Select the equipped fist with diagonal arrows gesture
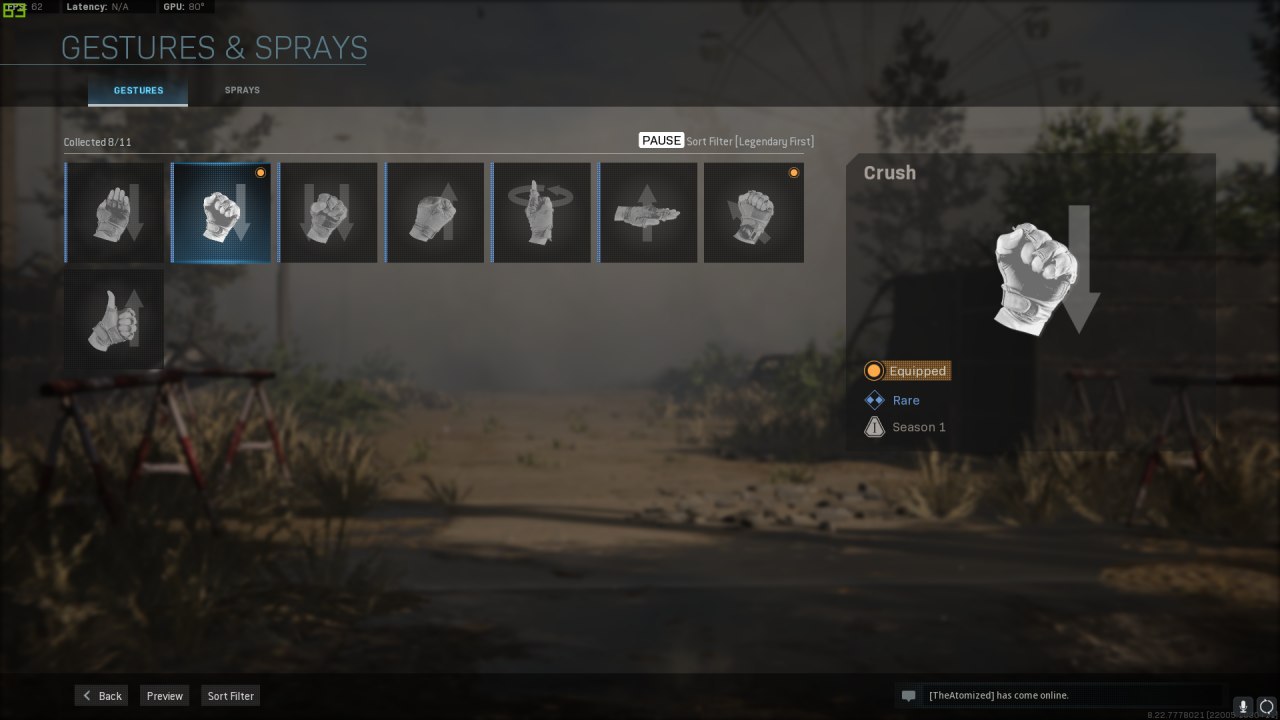The height and width of the screenshot is (720, 1280). (754, 213)
